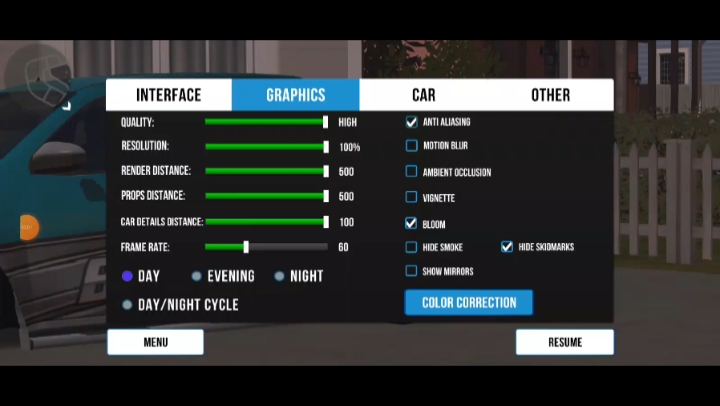Image resolution: width=720 pixels, height=406 pixels.
Task: Toggle the Anti Aliasing checkbox
Action: 411,122
